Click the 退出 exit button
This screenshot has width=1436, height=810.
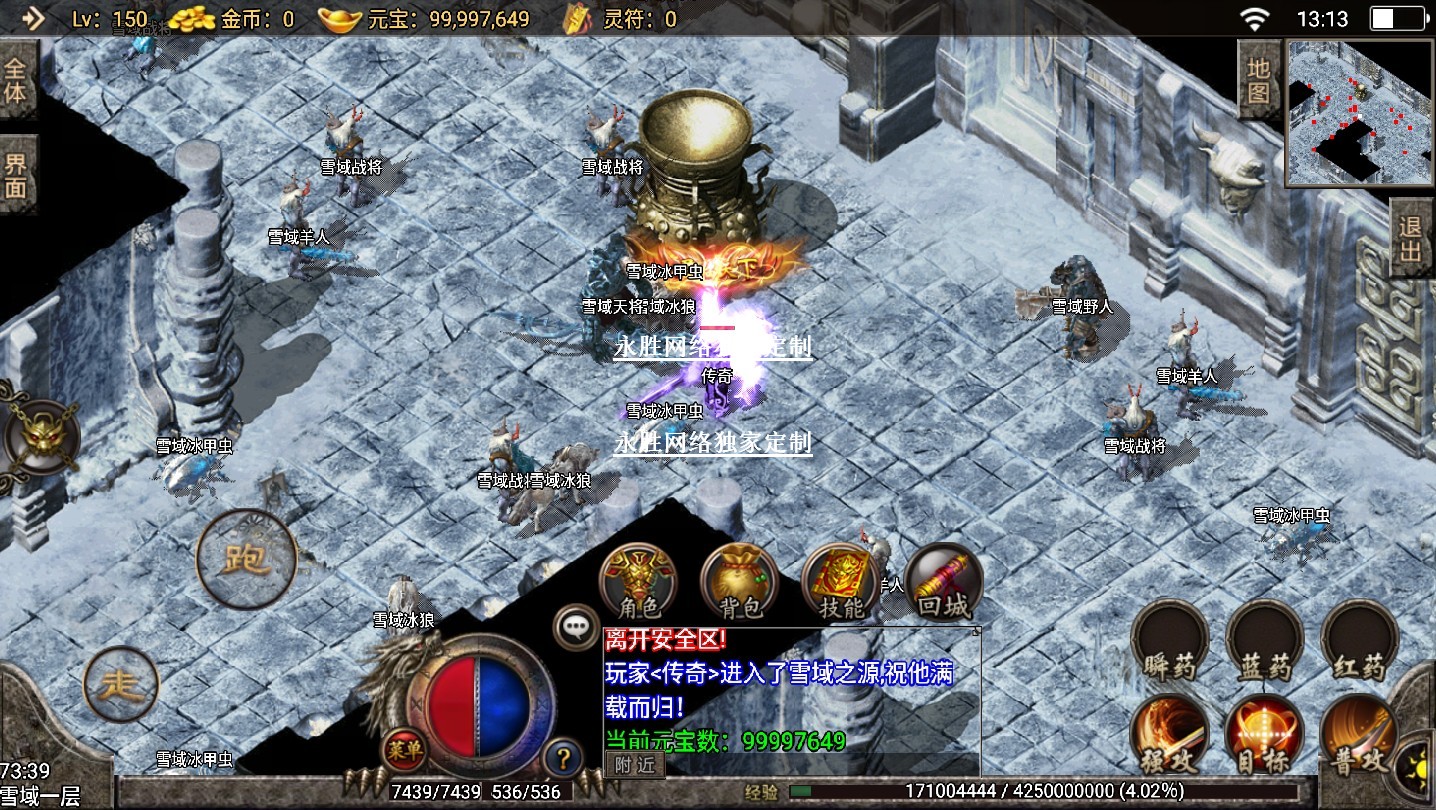(x=1411, y=238)
